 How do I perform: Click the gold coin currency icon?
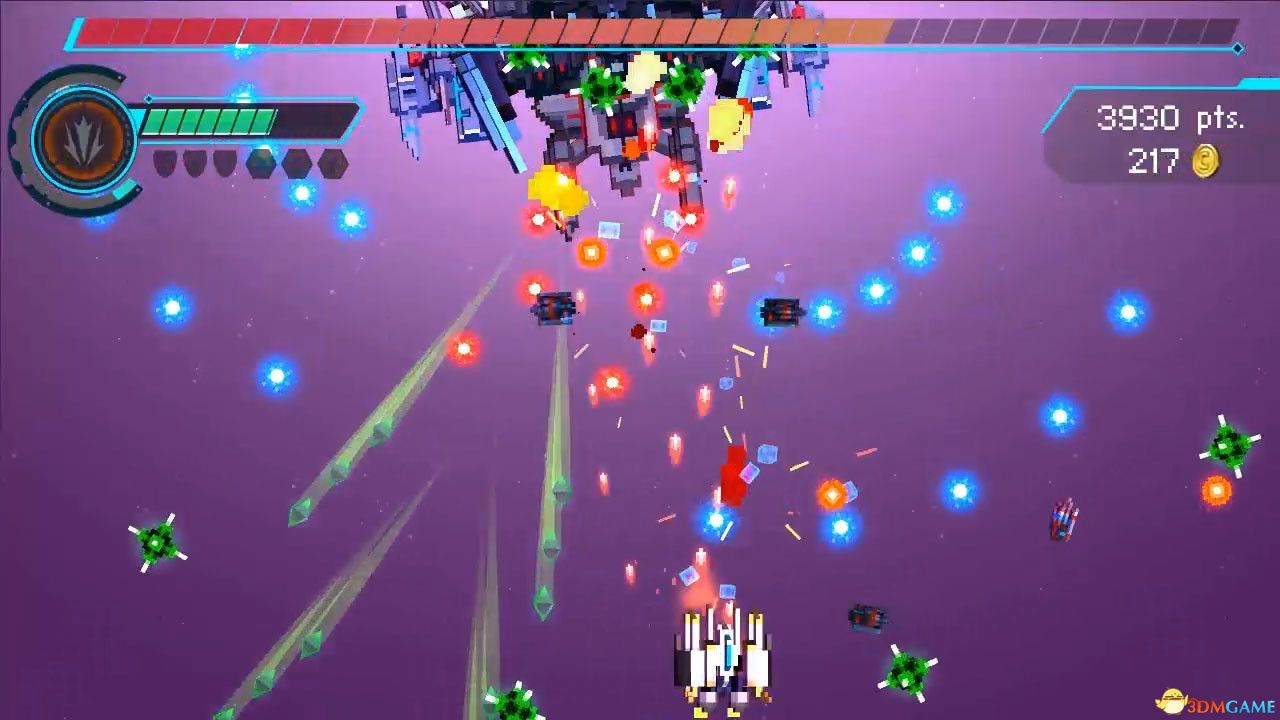click(x=1203, y=162)
